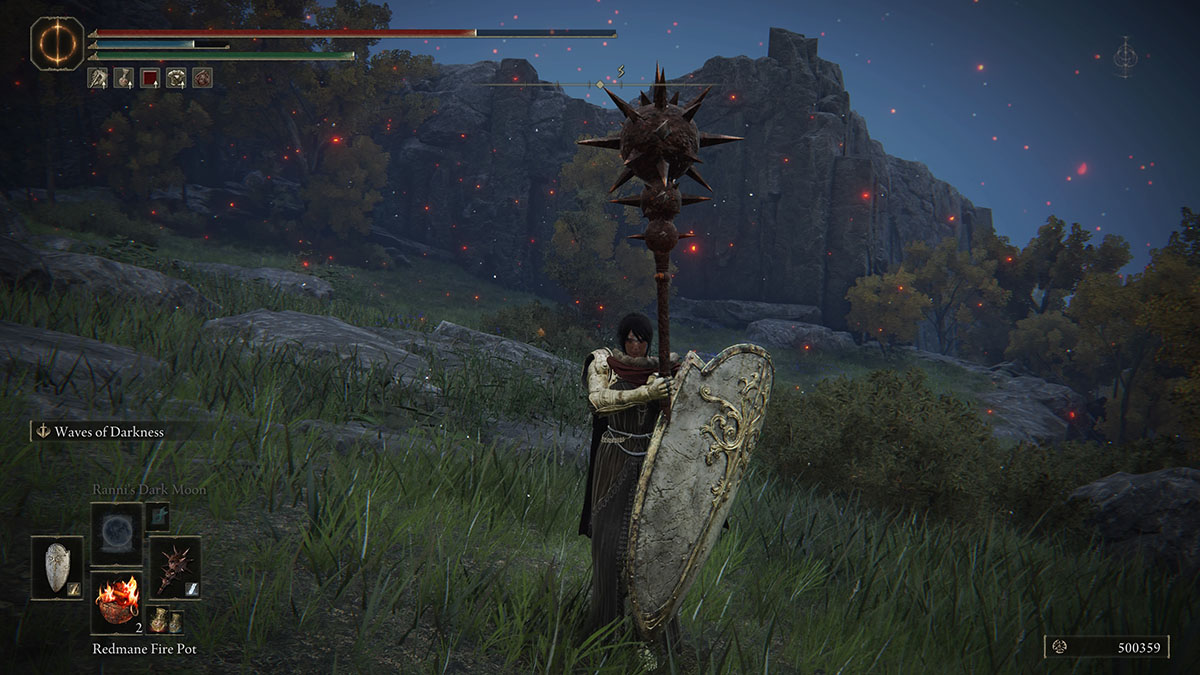Click the small next-spell slot beside Ranni's Dark Moon
This screenshot has height=675, width=1200.
pos(157,516)
